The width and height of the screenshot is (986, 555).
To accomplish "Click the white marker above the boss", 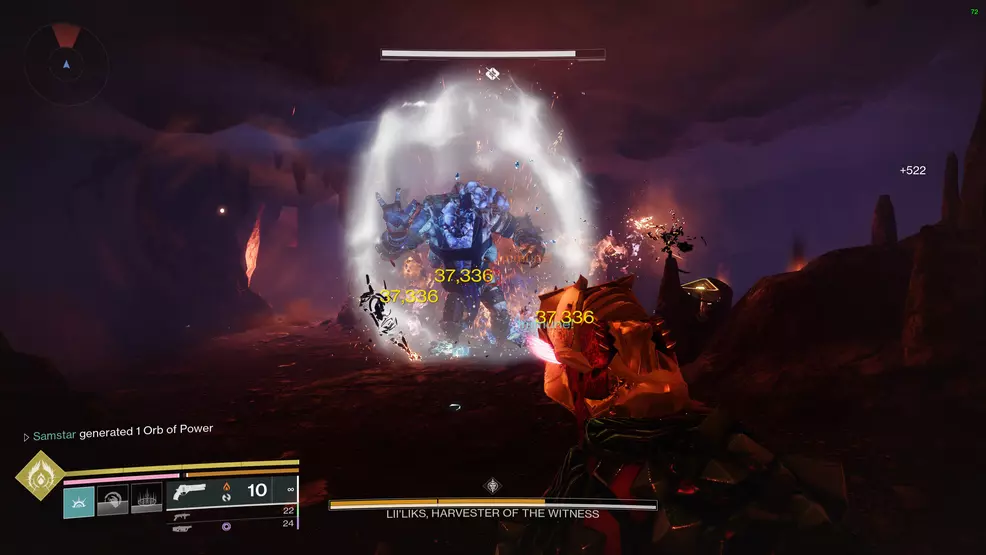I will (x=492, y=73).
